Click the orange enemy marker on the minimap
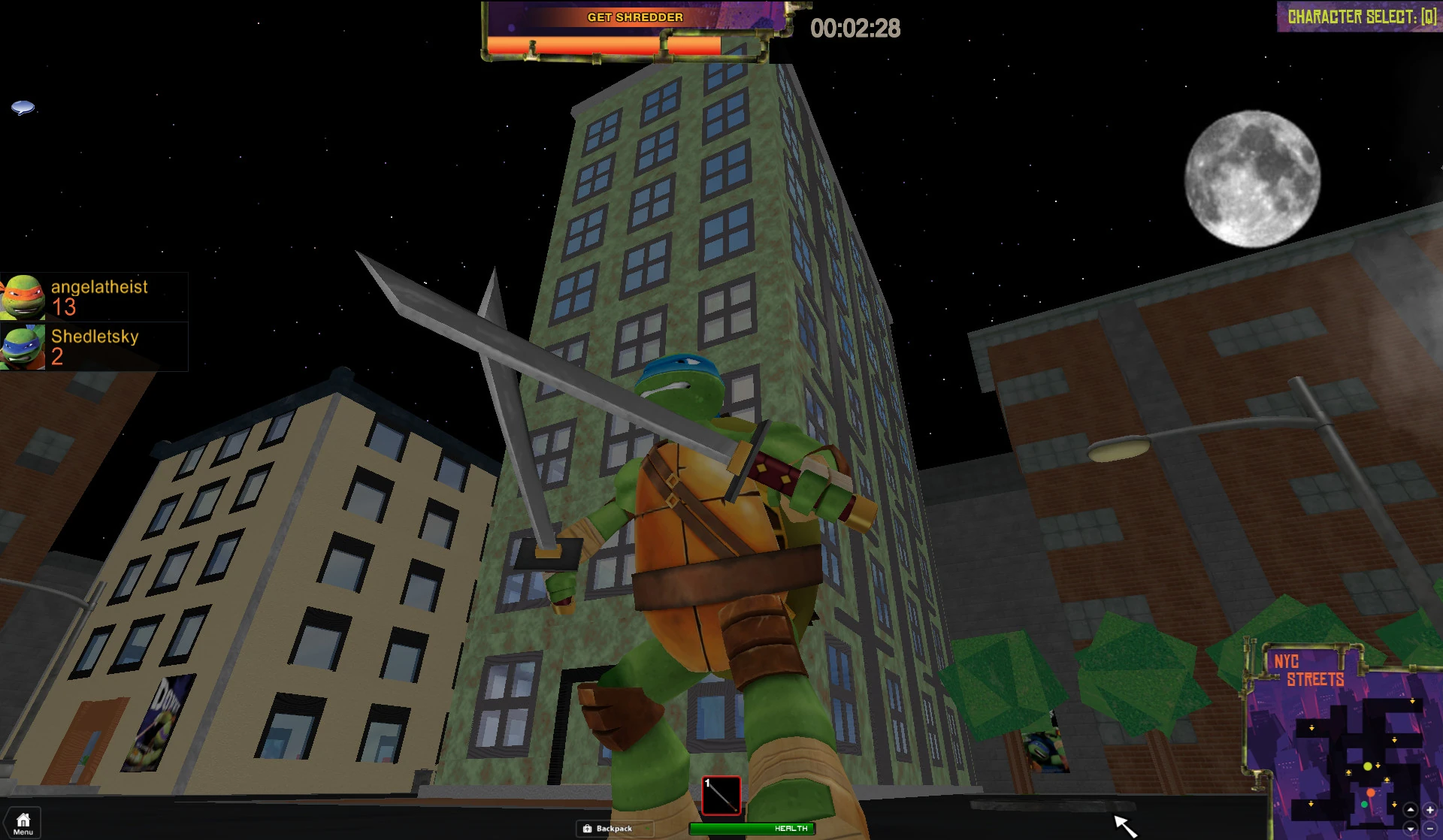The width and height of the screenshot is (1443, 840). click(x=1371, y=793)
